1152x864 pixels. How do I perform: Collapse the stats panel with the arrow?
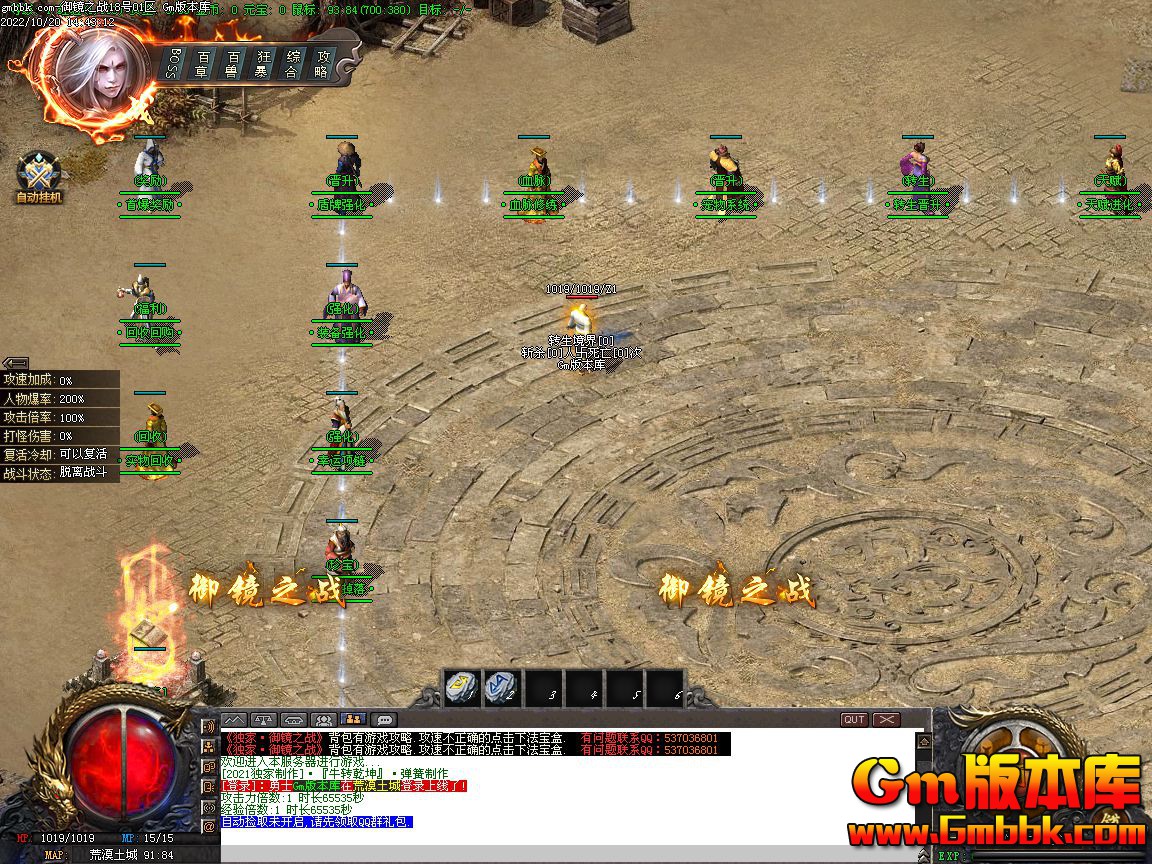15,363
